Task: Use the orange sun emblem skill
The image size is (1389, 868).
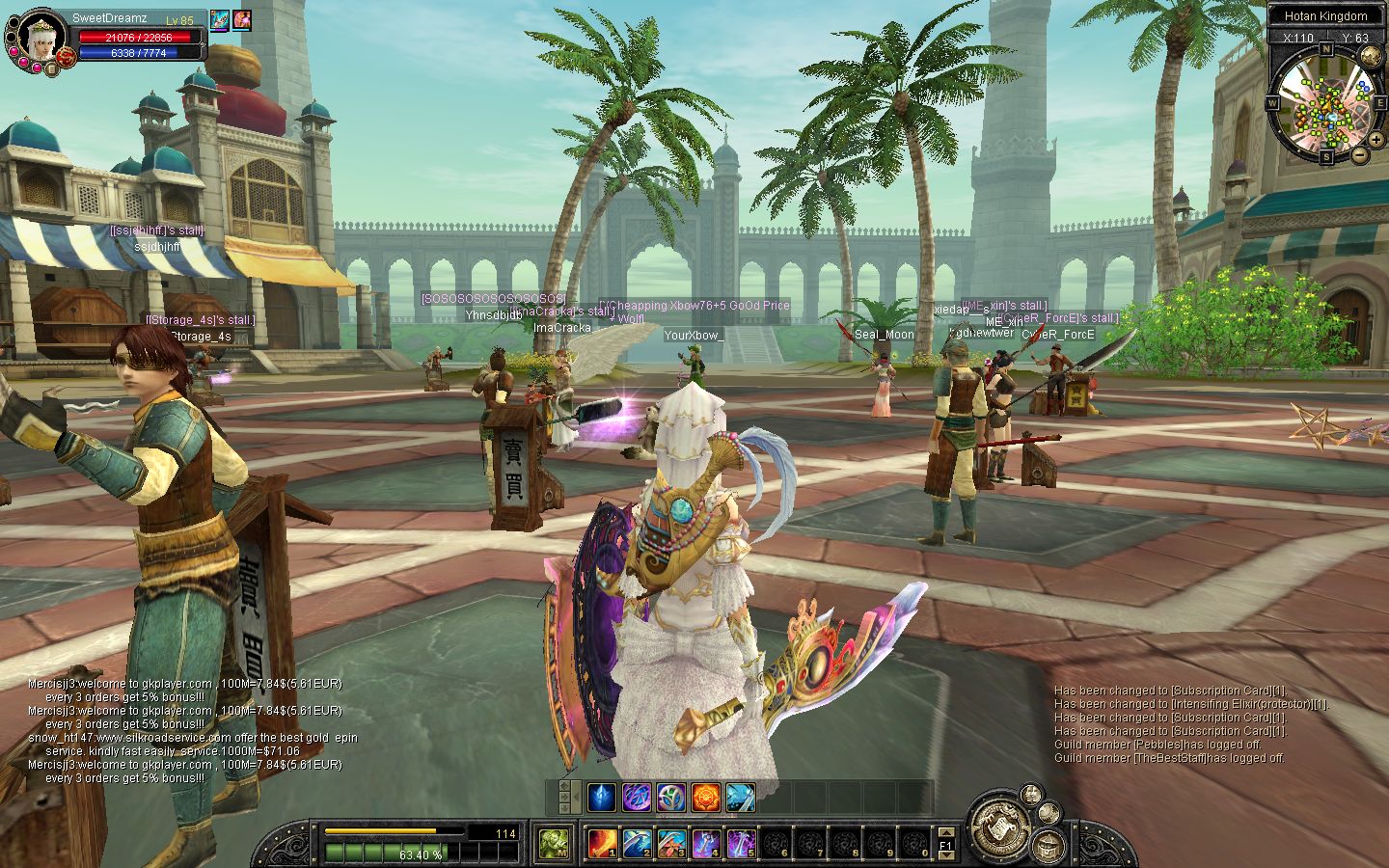Action: point(705,798)
